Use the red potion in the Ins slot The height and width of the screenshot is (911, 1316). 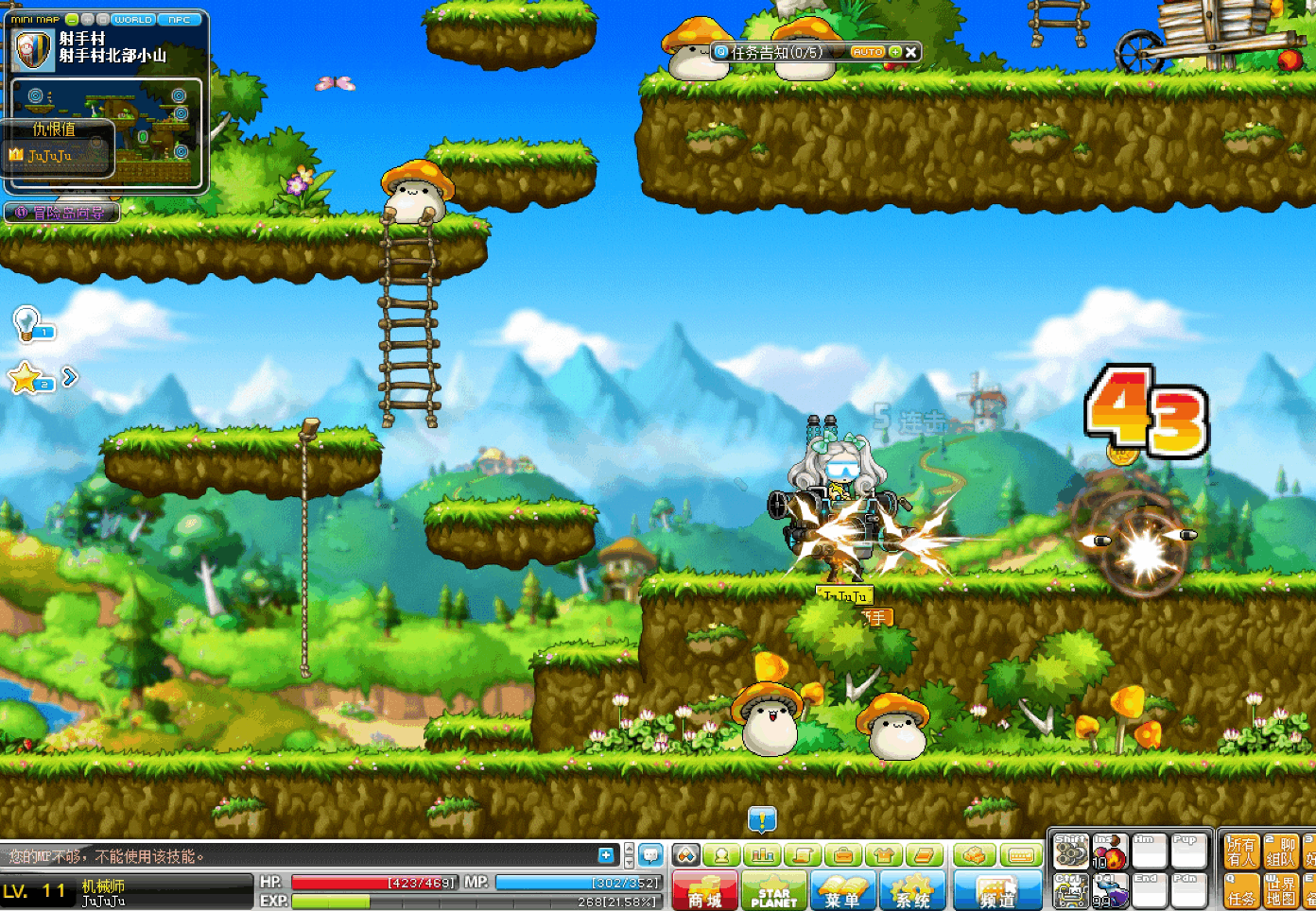(x=1110, y=852)
